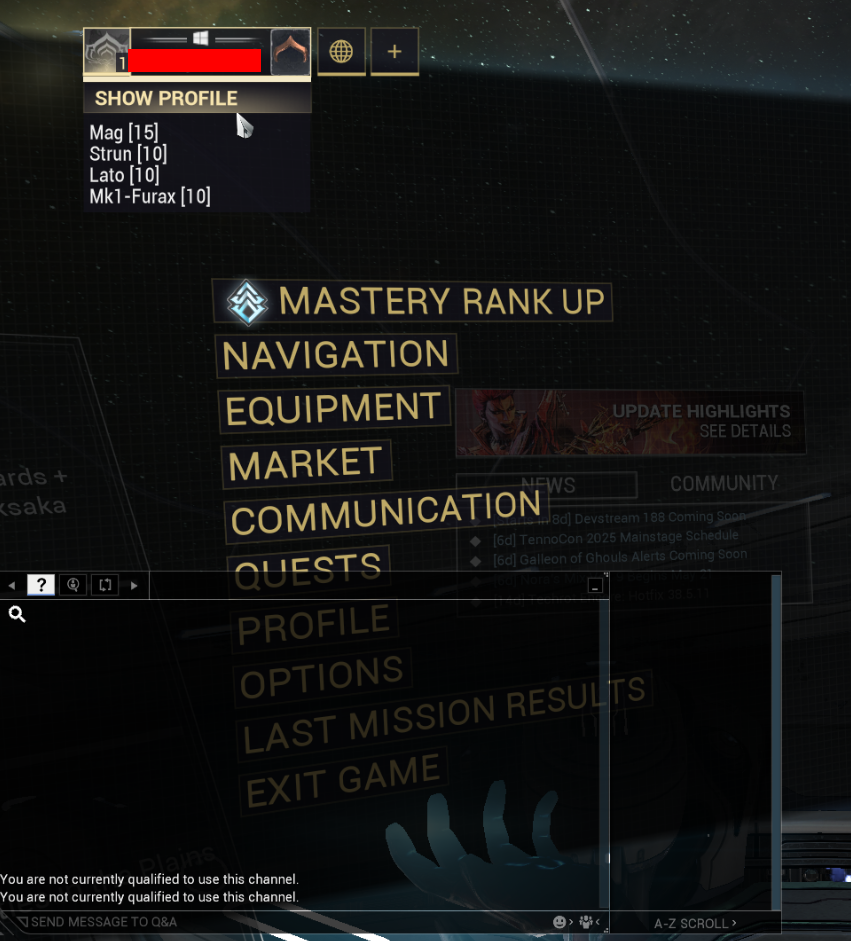The image size is (851, 941).
Task: Open the Navigation menu
Action: tap(336, 354)
